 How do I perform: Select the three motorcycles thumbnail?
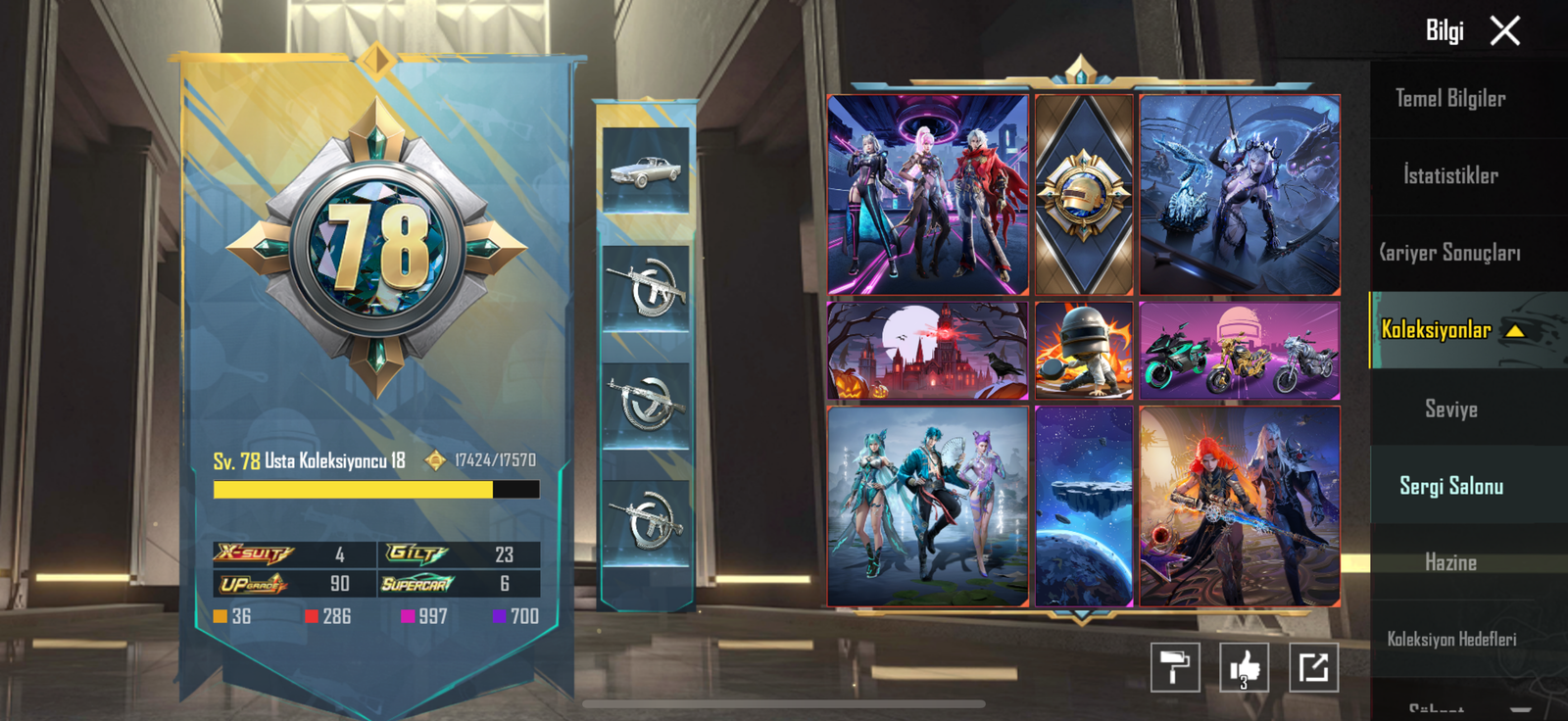pyautogui.click(x=1239, y=351)
